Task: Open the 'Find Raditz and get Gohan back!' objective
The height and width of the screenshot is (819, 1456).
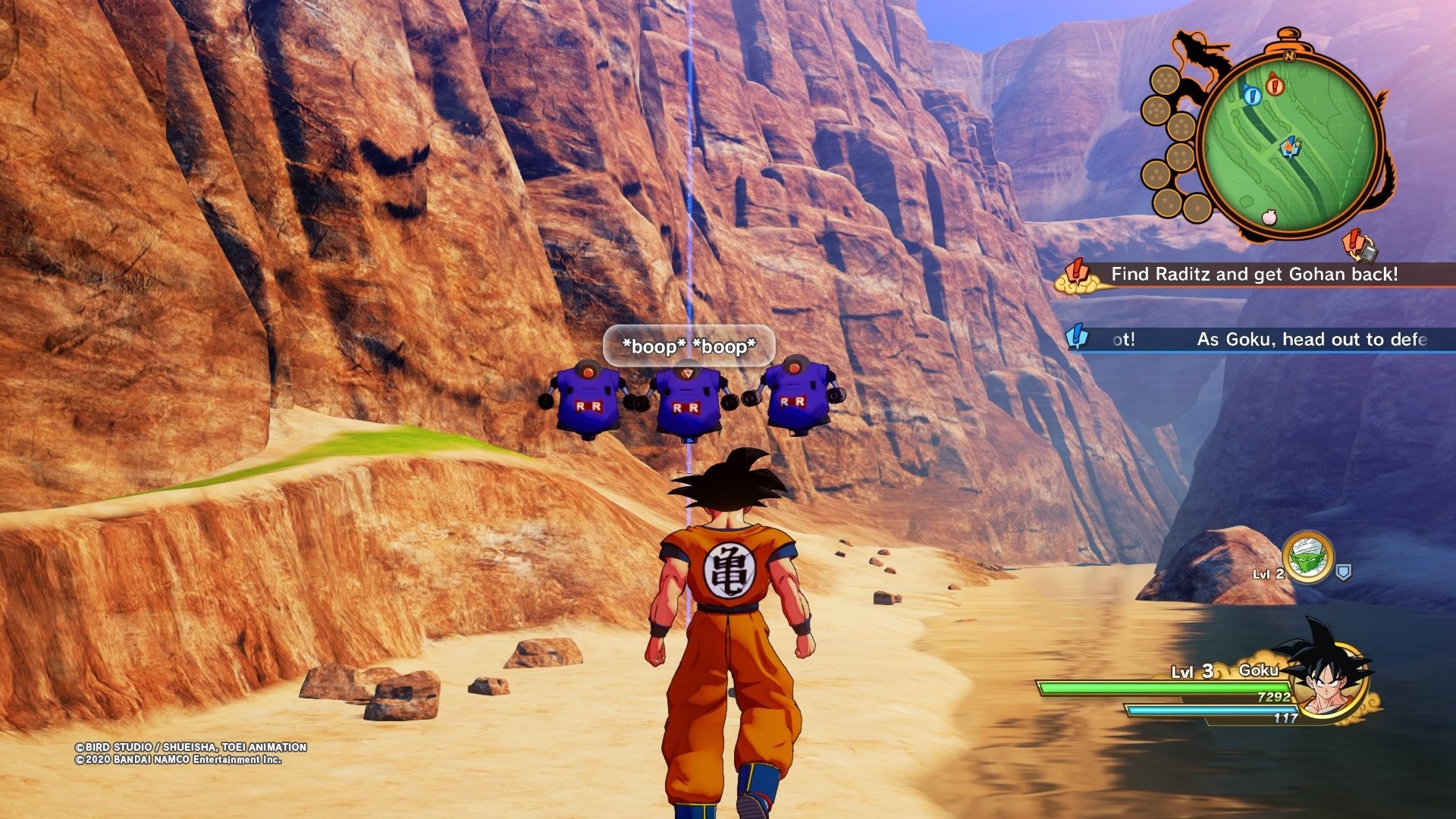Action: [x=1254, y=275]
